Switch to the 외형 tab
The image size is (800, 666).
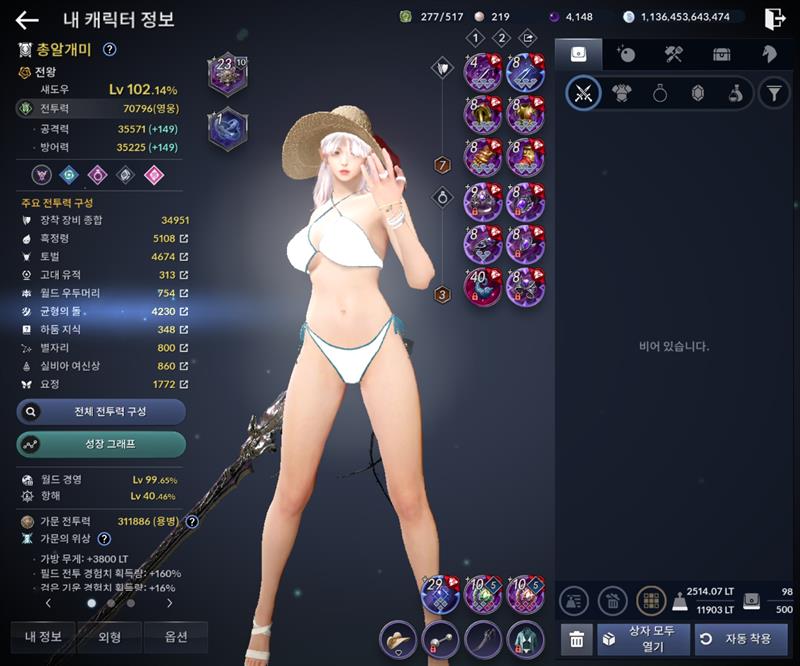(110, 637)
